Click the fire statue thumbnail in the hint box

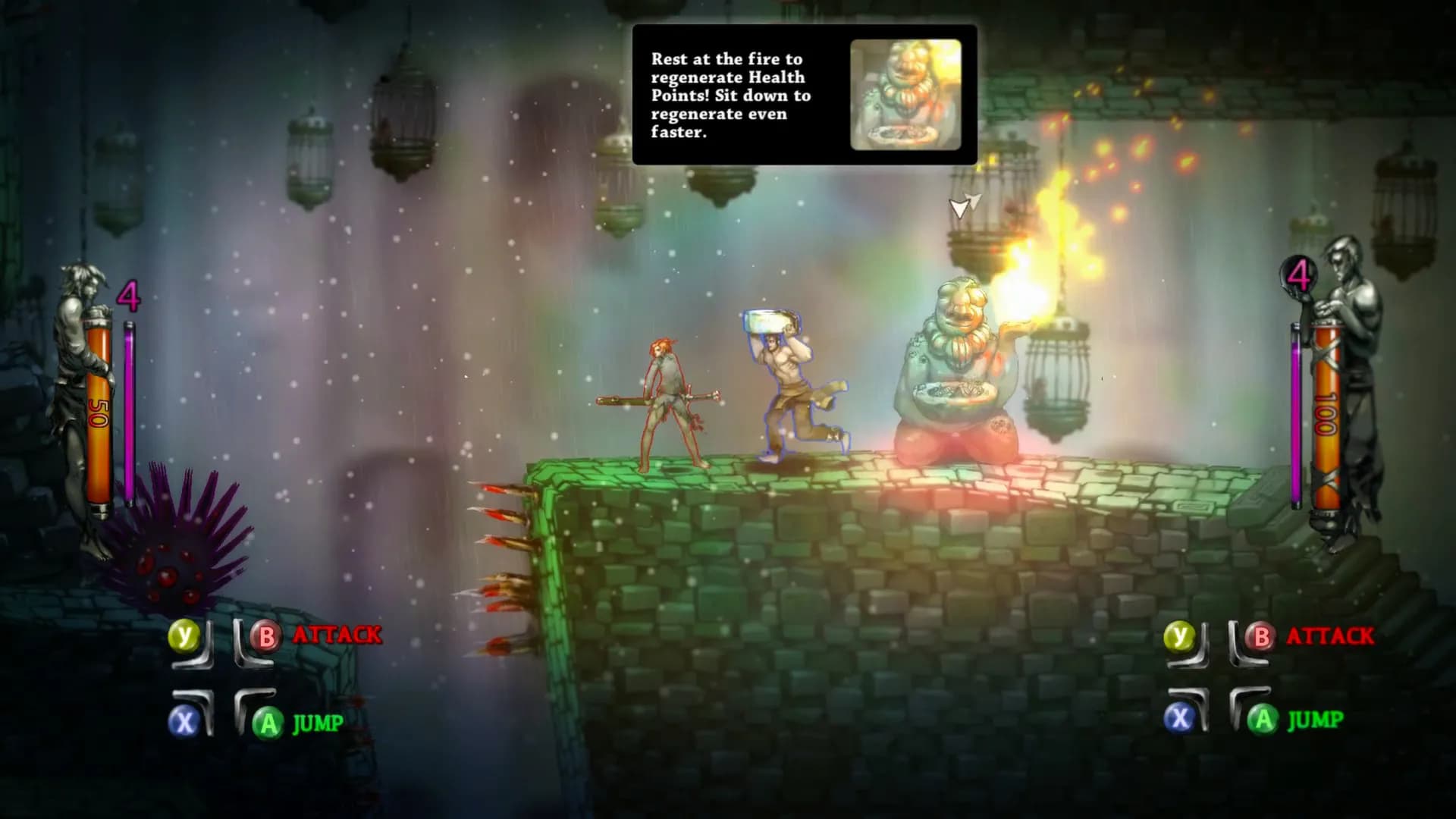pyautogui.click(x=905, y=95)
